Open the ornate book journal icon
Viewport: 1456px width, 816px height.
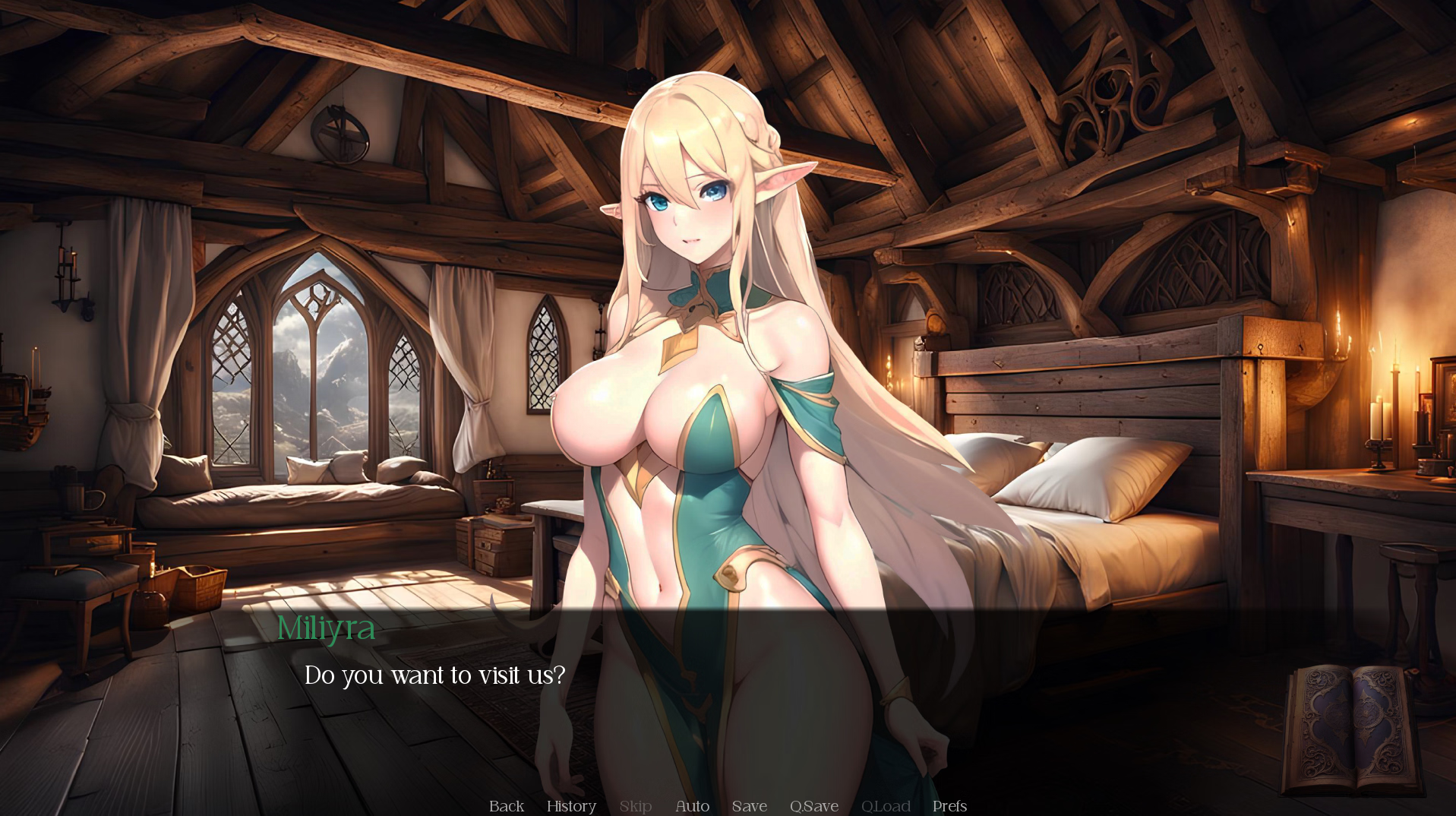1351,729
